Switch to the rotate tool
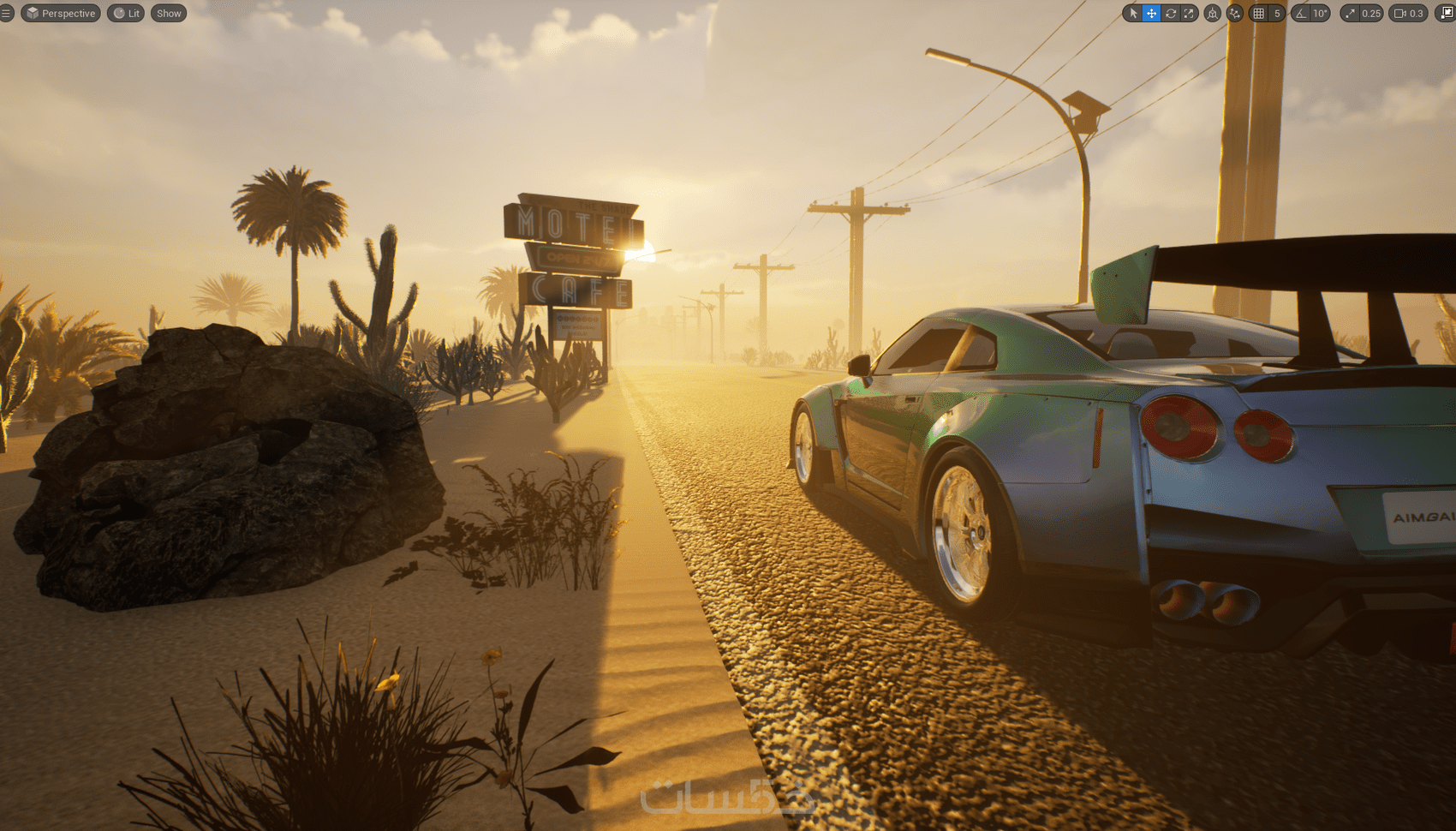This screenshot has width=1456, height=831. pos(1171,14)
